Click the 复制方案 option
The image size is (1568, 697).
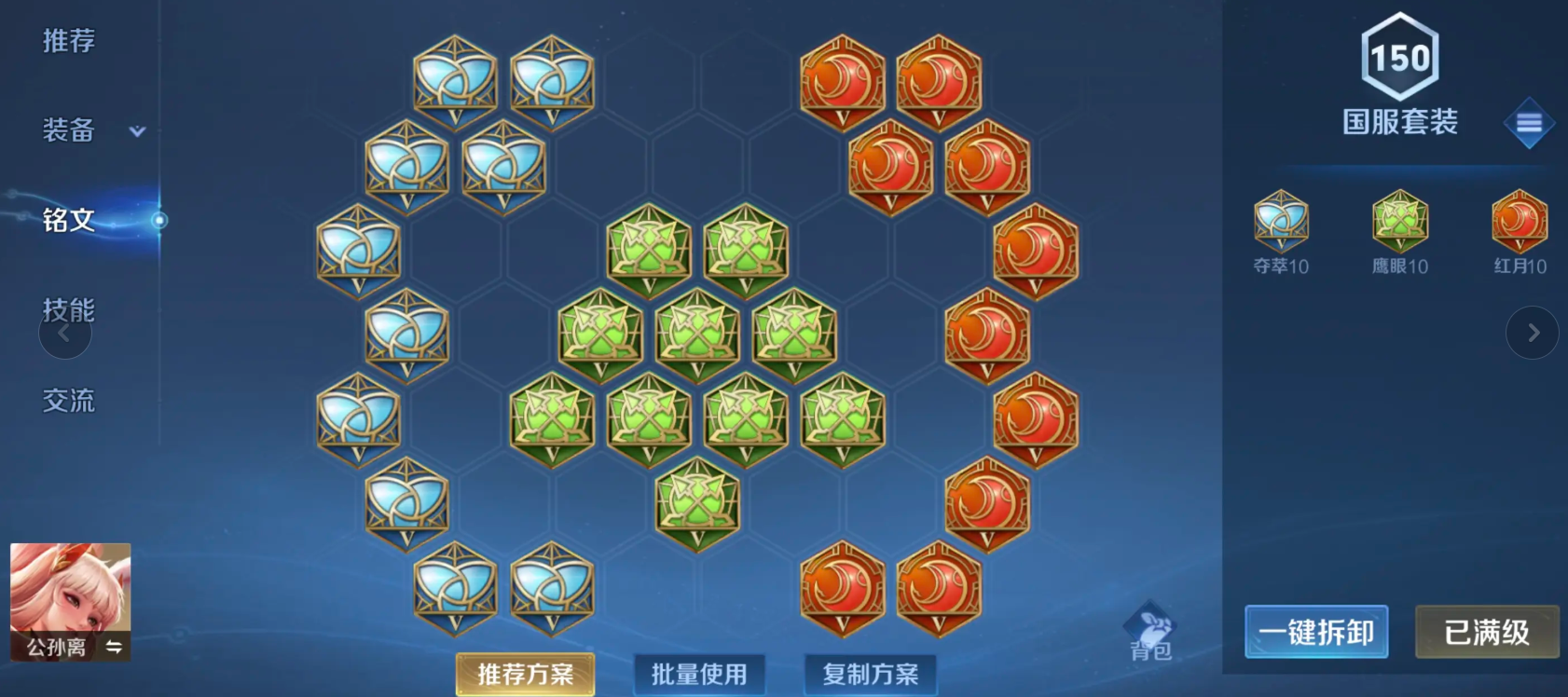click(x=870, y=674)
